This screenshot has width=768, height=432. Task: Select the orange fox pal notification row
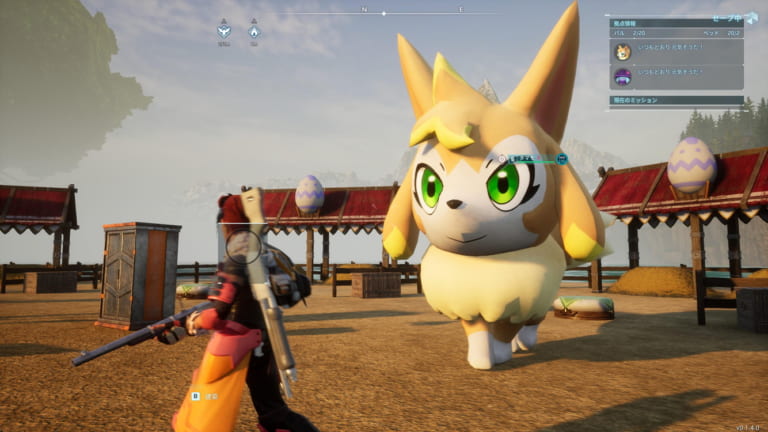[x=676, y=52]
